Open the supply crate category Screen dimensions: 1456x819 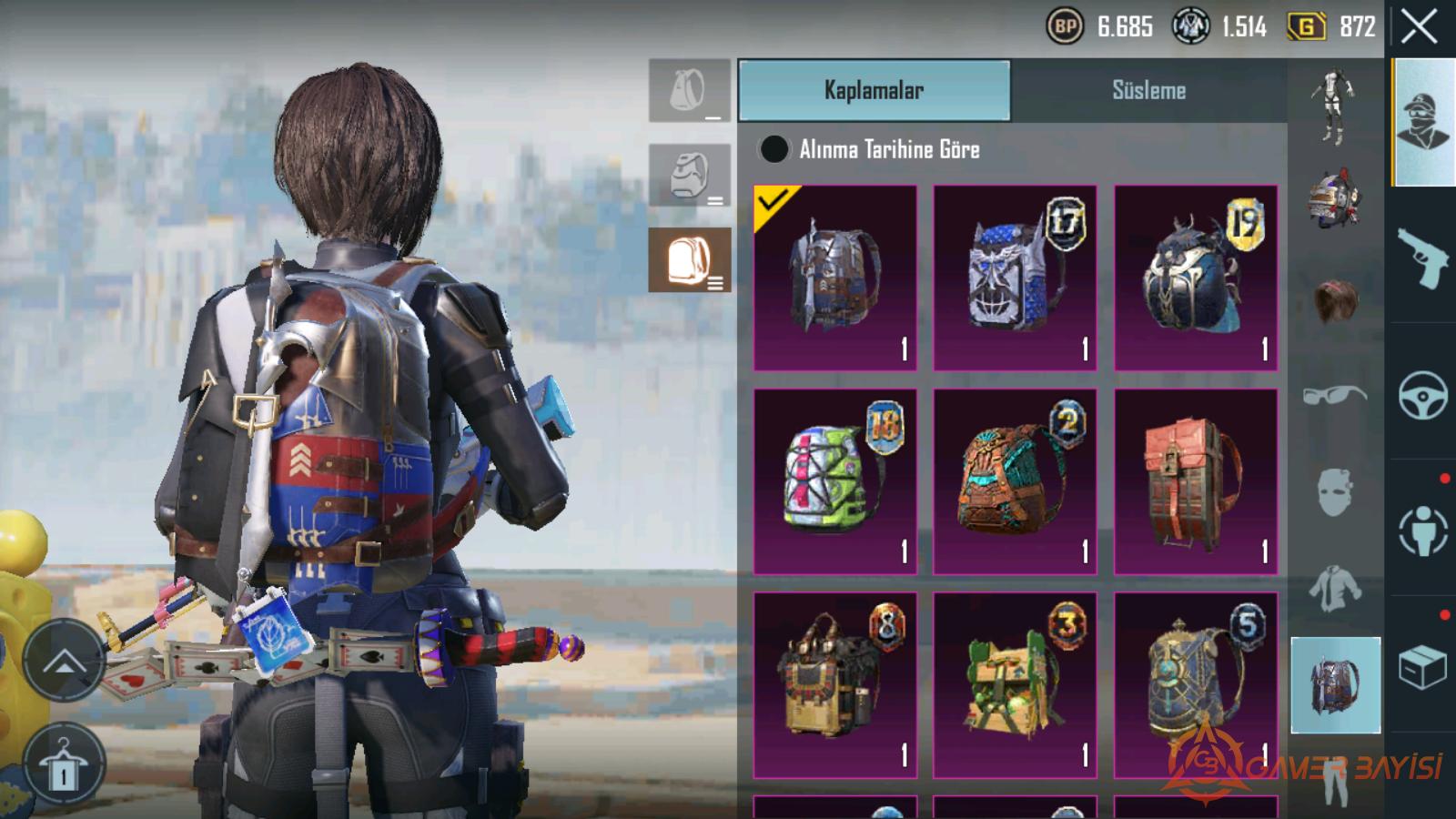pyautogui.click(x=1423, y=667)
